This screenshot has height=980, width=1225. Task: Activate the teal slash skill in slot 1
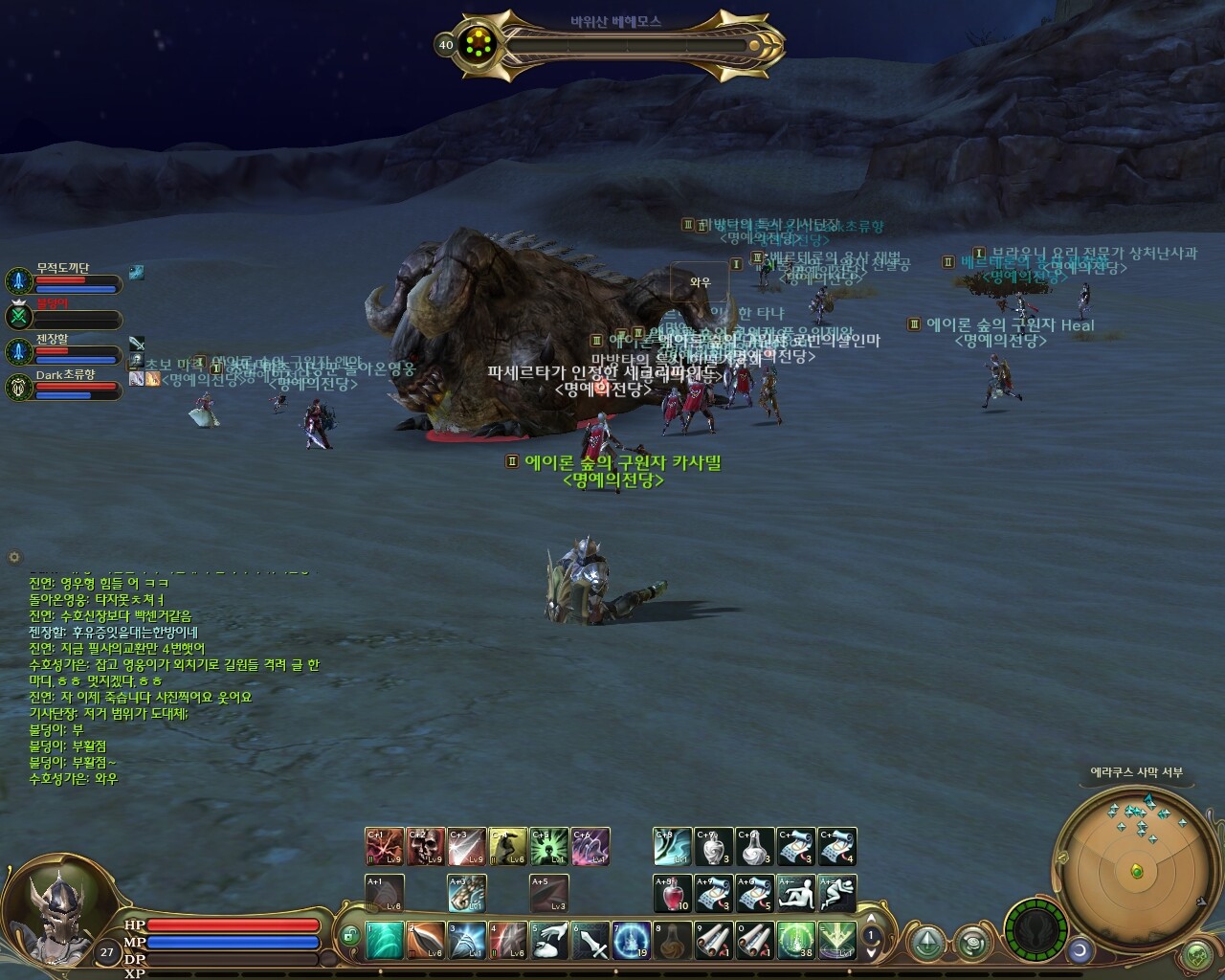(385, 941)
